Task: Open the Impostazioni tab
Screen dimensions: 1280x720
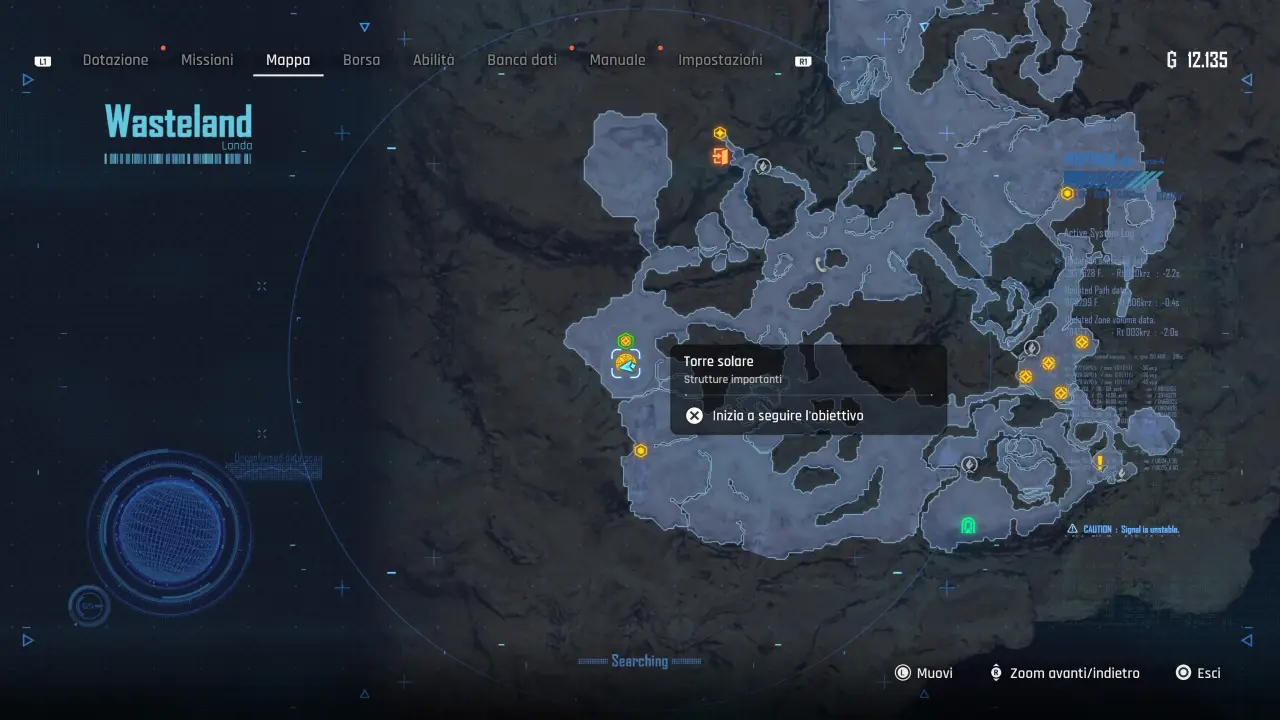Action: pos(720,60)
